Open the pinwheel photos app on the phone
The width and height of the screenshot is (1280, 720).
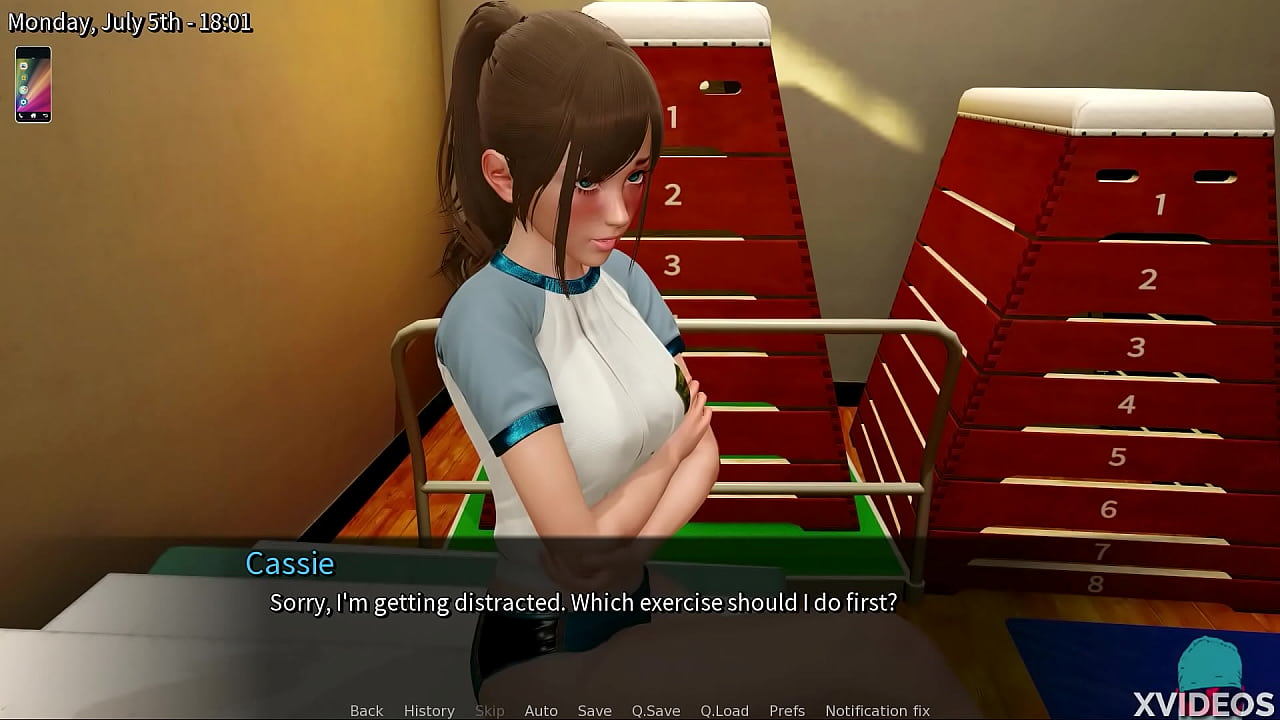[24, 89]
